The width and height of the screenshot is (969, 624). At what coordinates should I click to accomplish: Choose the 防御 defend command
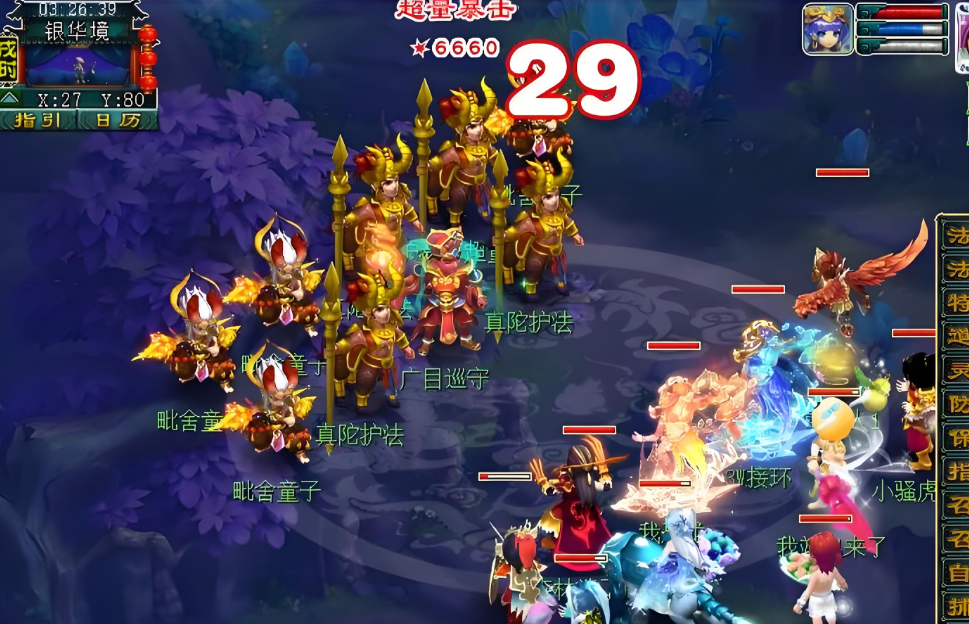click(x=957, y=404)
